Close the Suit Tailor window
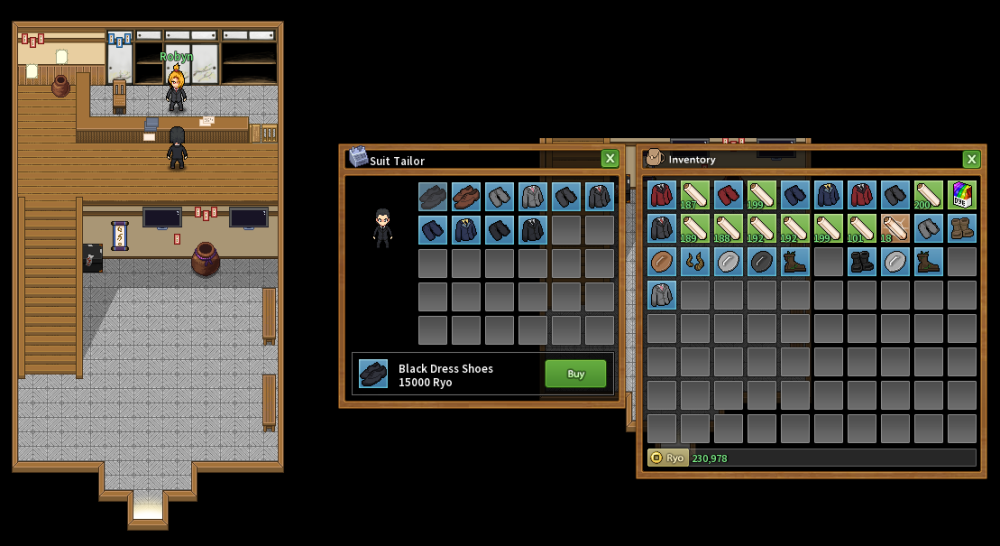The height and width of the screenshot is (546, 1000). (x=609, y=159)
